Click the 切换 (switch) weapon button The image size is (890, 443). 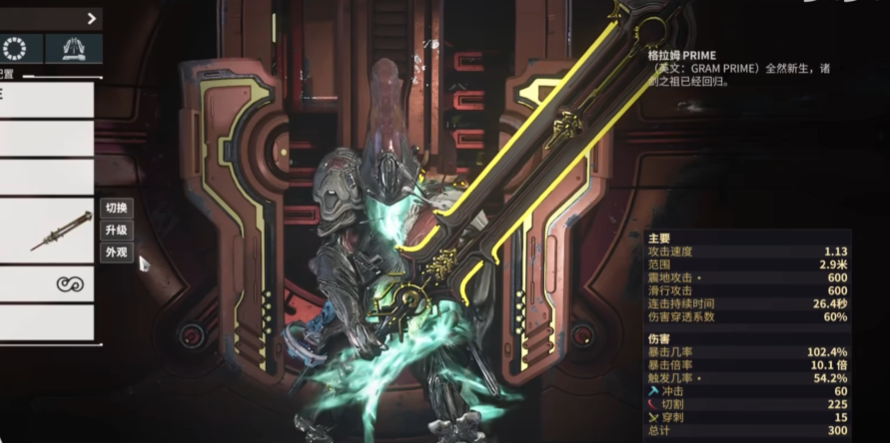(116, 208)
